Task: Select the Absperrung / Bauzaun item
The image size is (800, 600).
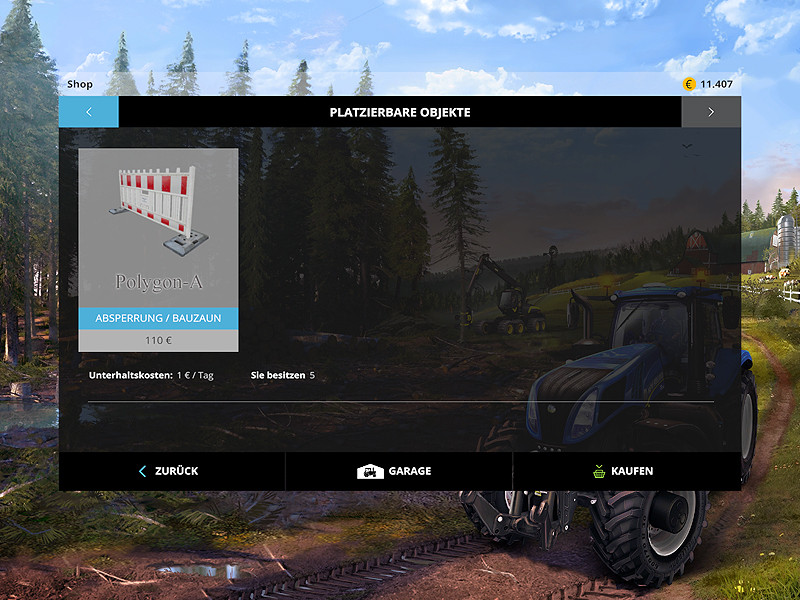Action: click(158, 249)
